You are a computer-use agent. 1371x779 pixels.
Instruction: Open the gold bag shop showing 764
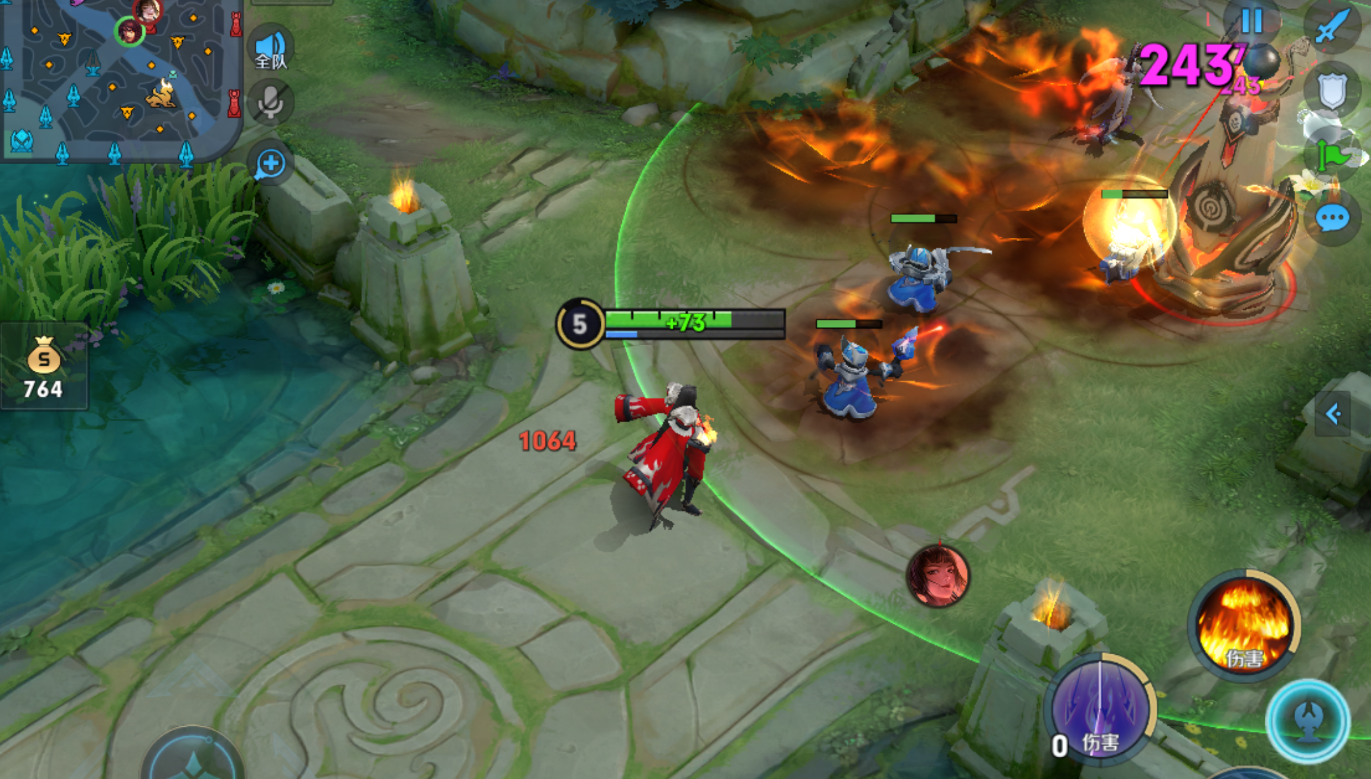click(x=43, y=367)
